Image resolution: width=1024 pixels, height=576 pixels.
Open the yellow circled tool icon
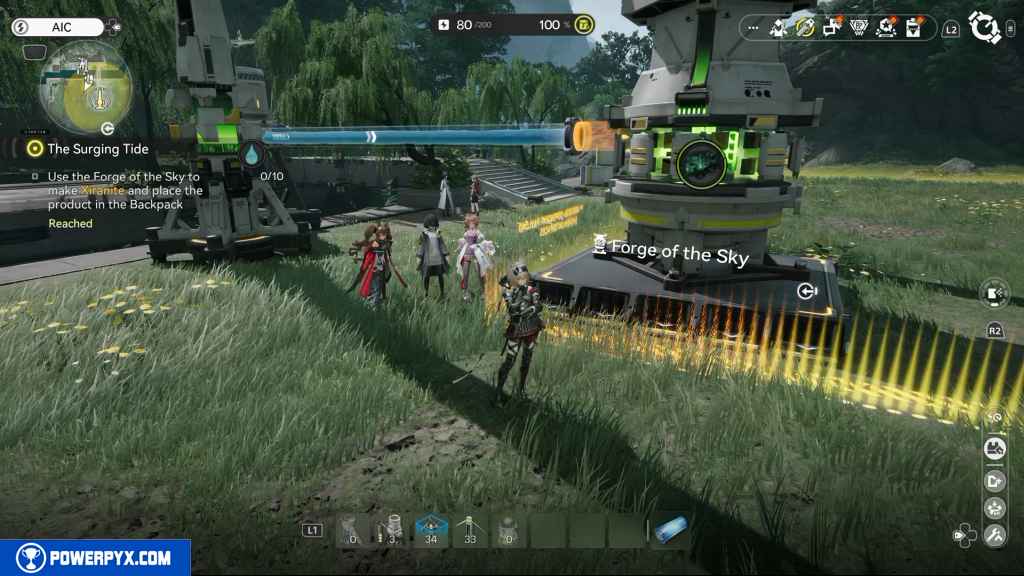point(805,28)
